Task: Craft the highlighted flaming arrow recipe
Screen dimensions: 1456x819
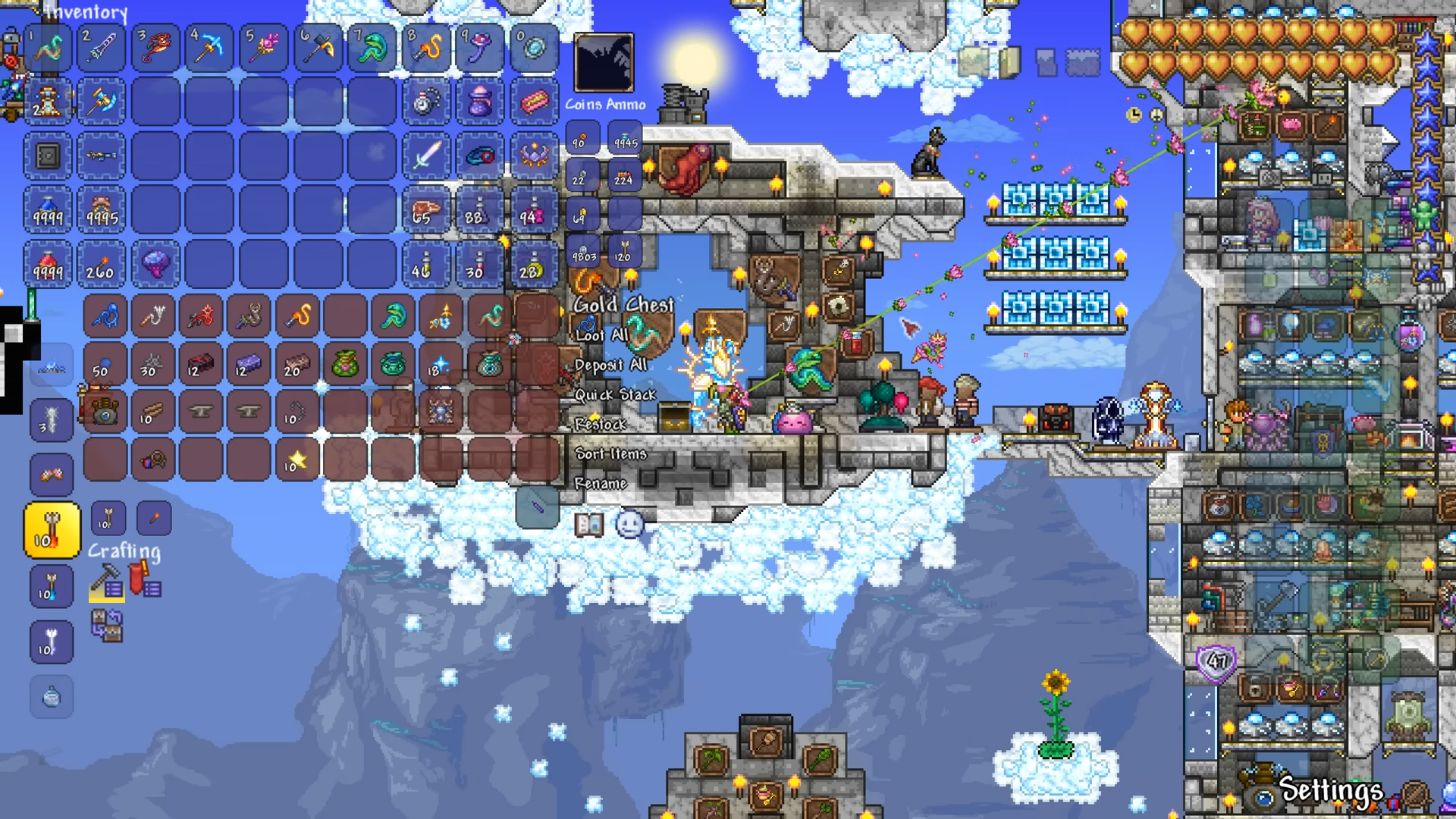Action: point(52,531)
